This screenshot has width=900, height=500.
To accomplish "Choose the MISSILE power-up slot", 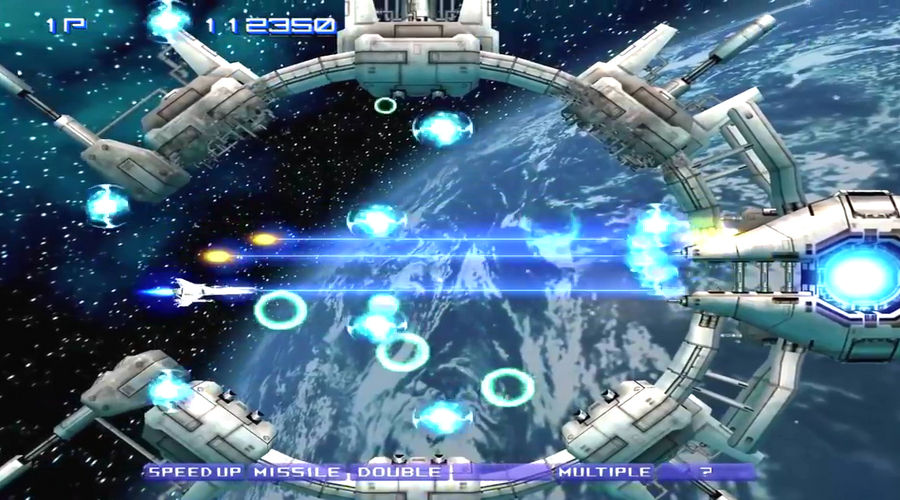I will [x=298, y=471].
